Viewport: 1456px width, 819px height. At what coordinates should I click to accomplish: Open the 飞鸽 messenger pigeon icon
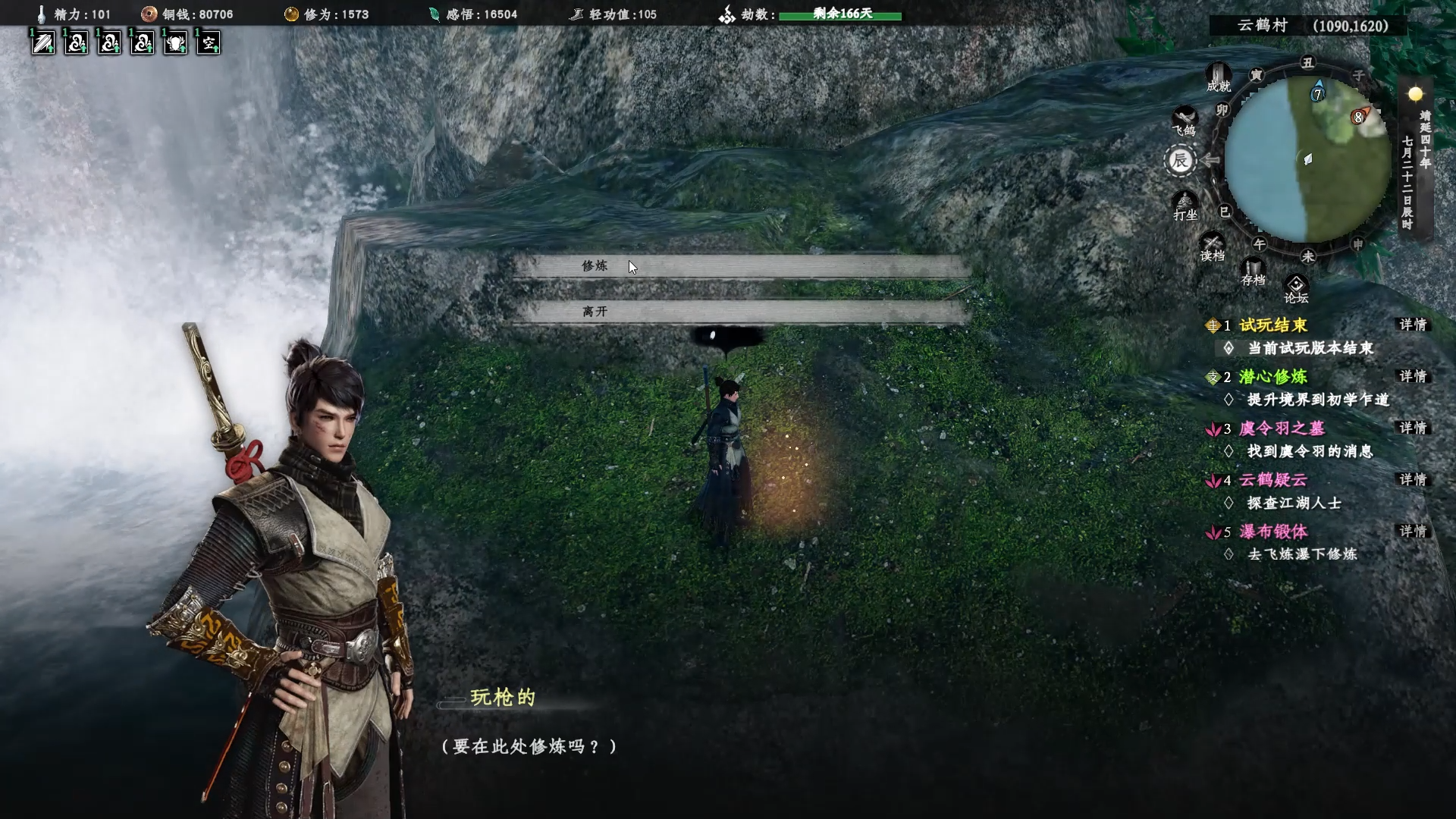[1184, 121]
